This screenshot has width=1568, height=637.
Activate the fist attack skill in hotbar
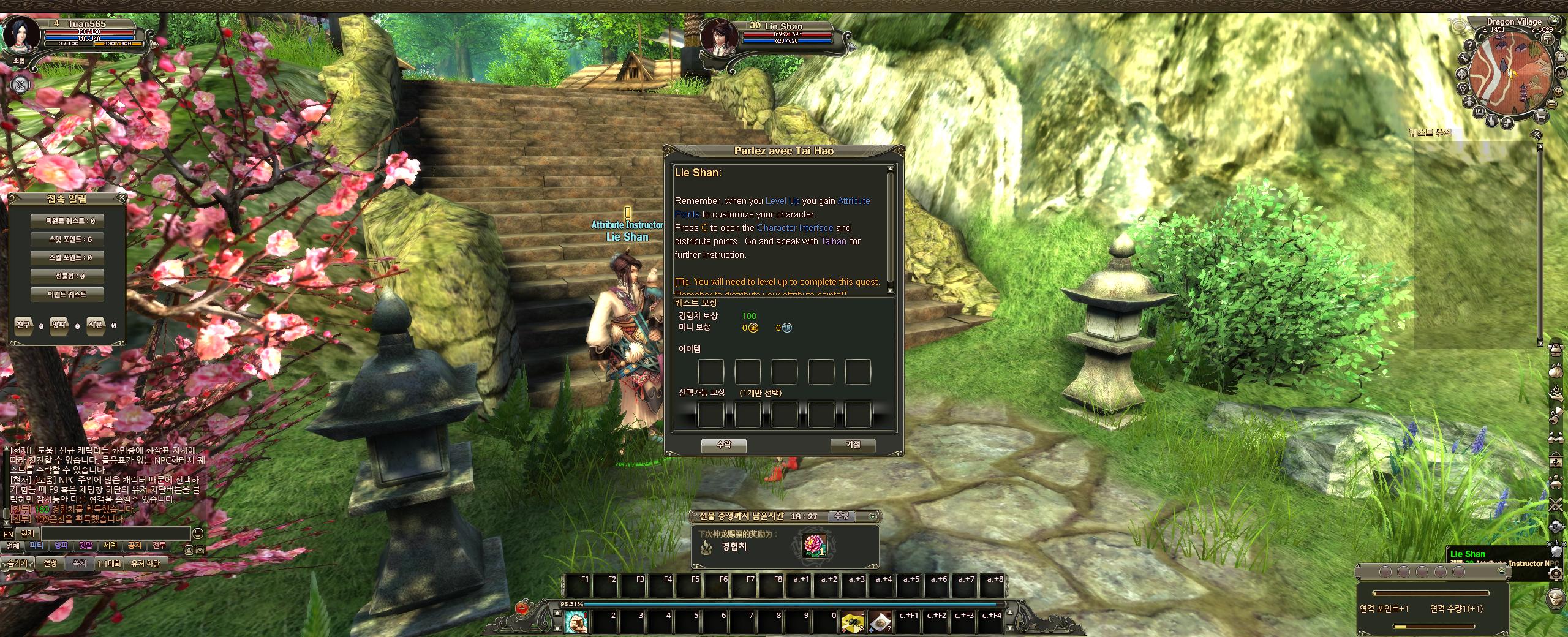tap(575, 621)
